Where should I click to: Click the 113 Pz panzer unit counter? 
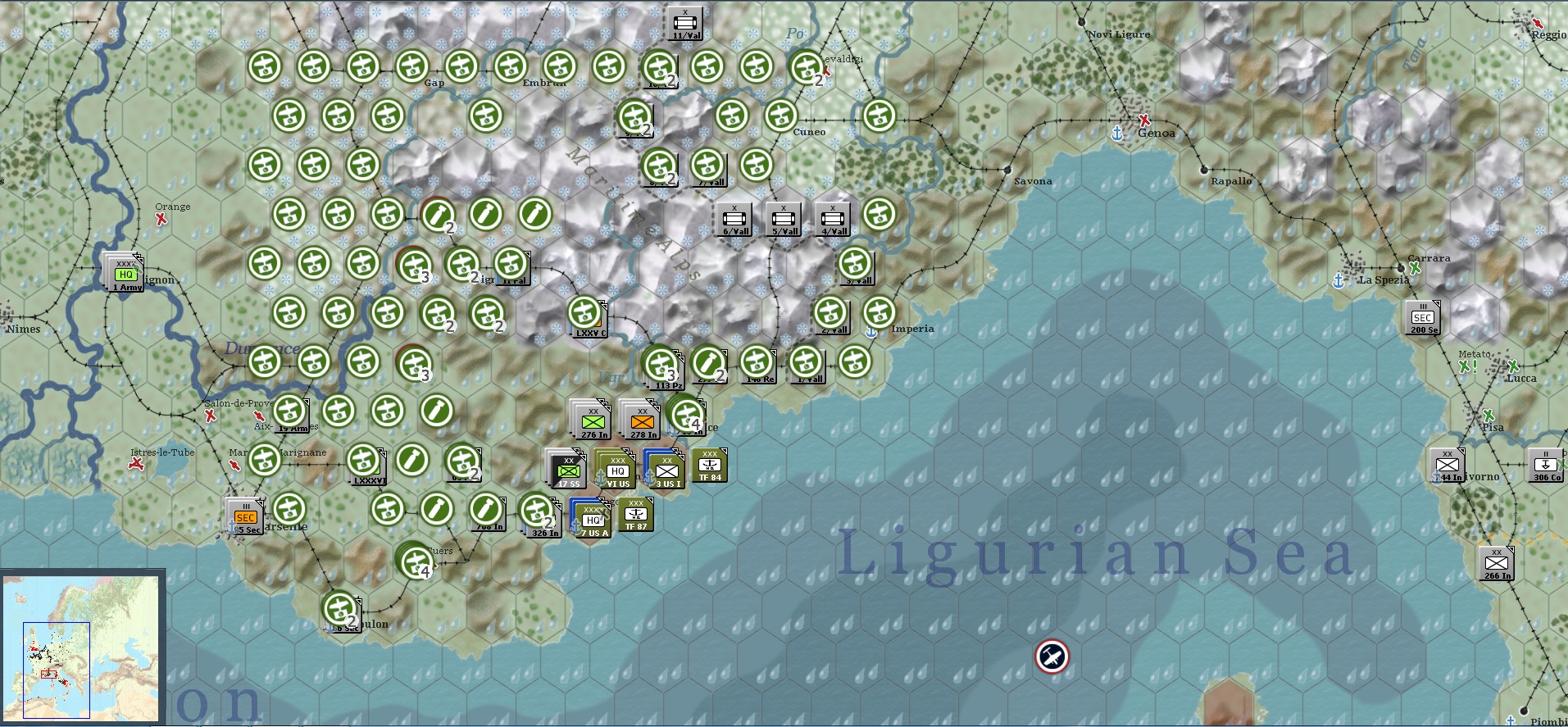coord(661,366)
